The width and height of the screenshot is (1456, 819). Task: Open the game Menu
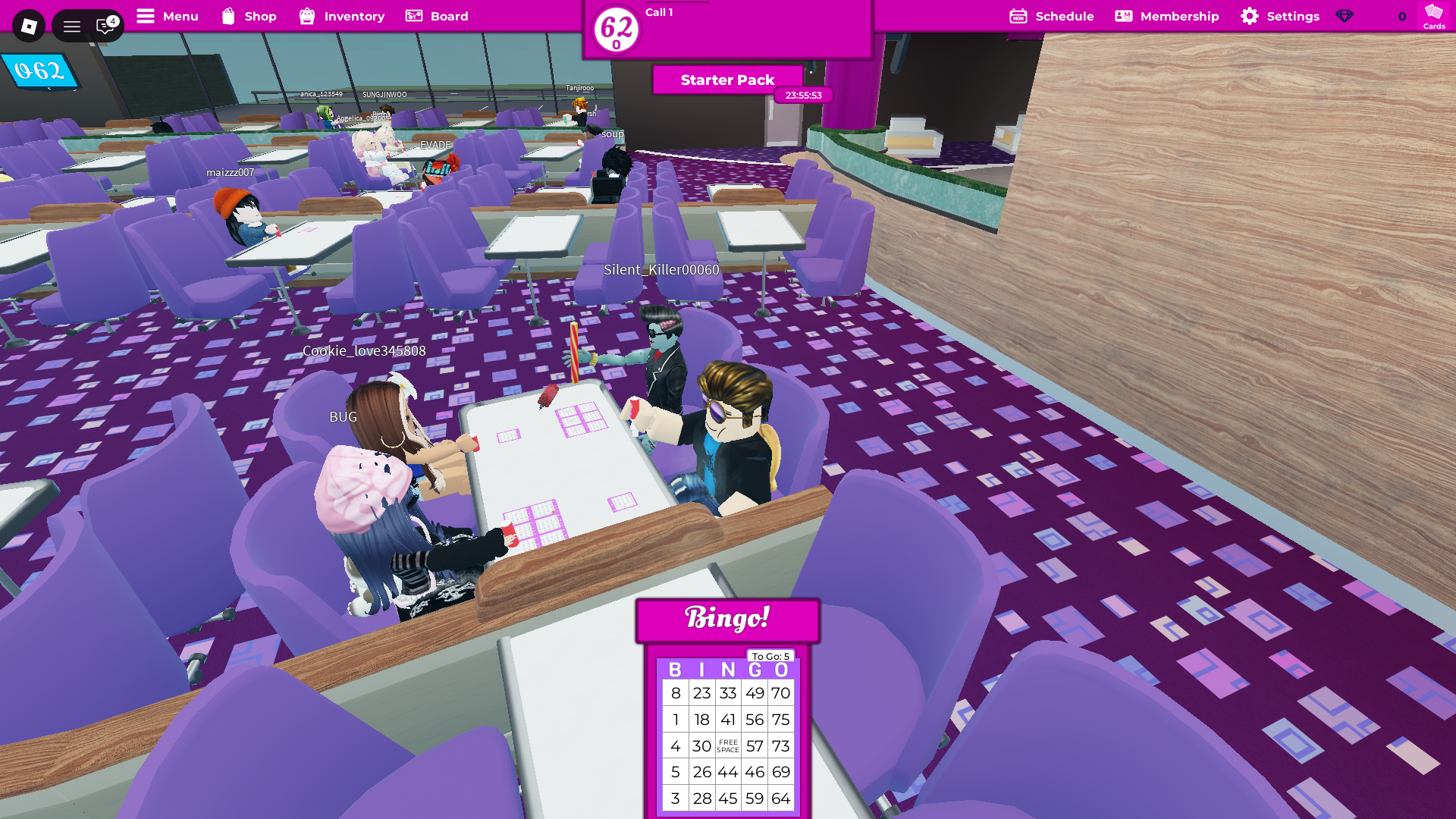coord(167,16)
